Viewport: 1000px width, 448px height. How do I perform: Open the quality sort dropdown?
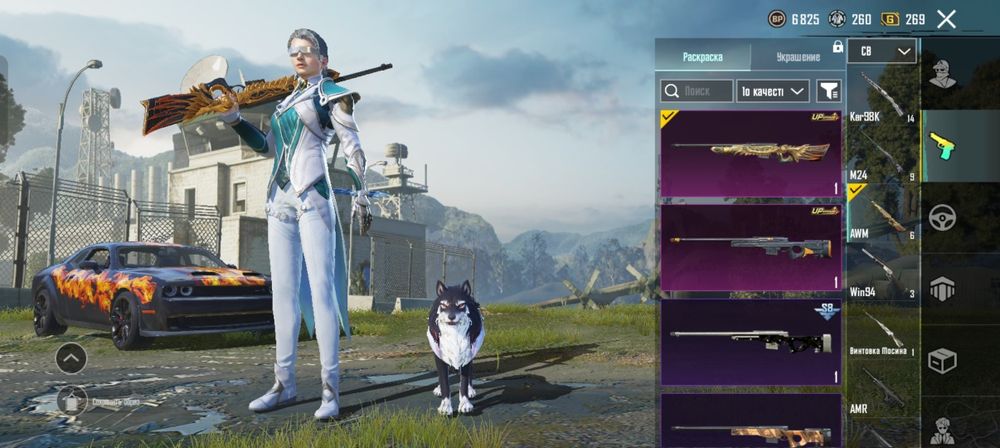click(773, 91)
